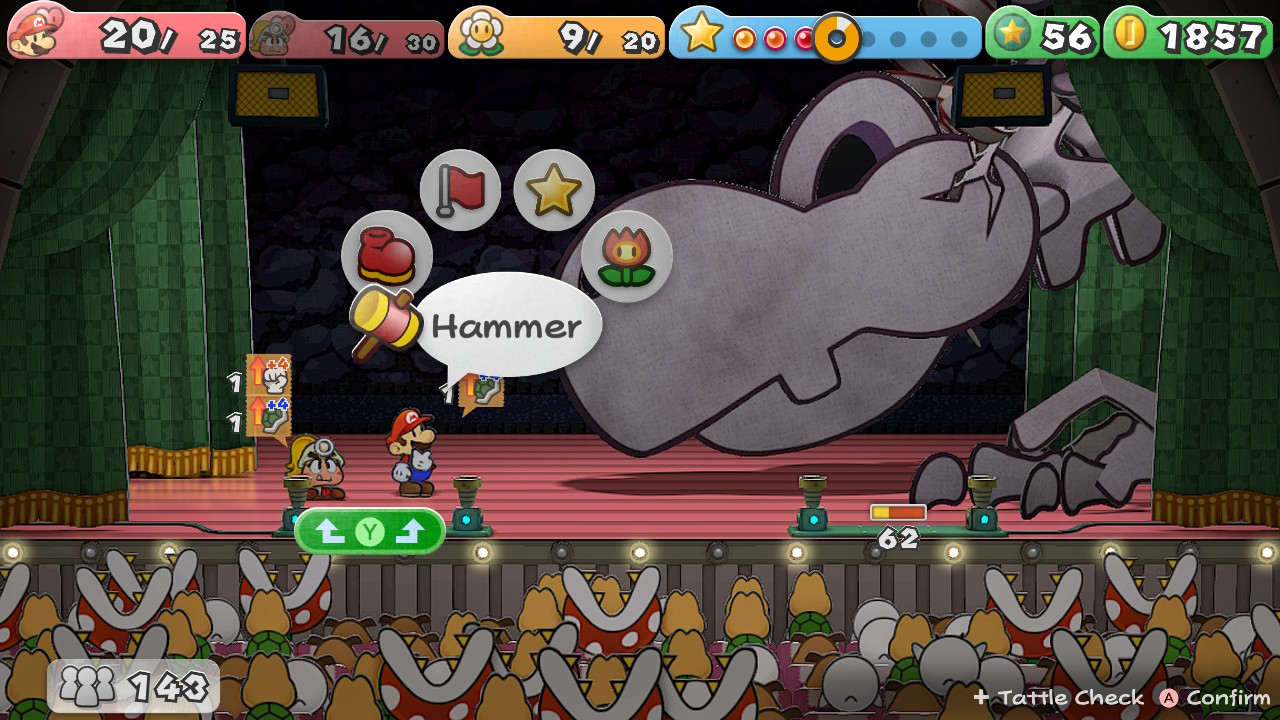Choose the red boot Jump command
Image resolution: width=1280 pixels, height=720 pixels.
387,256
